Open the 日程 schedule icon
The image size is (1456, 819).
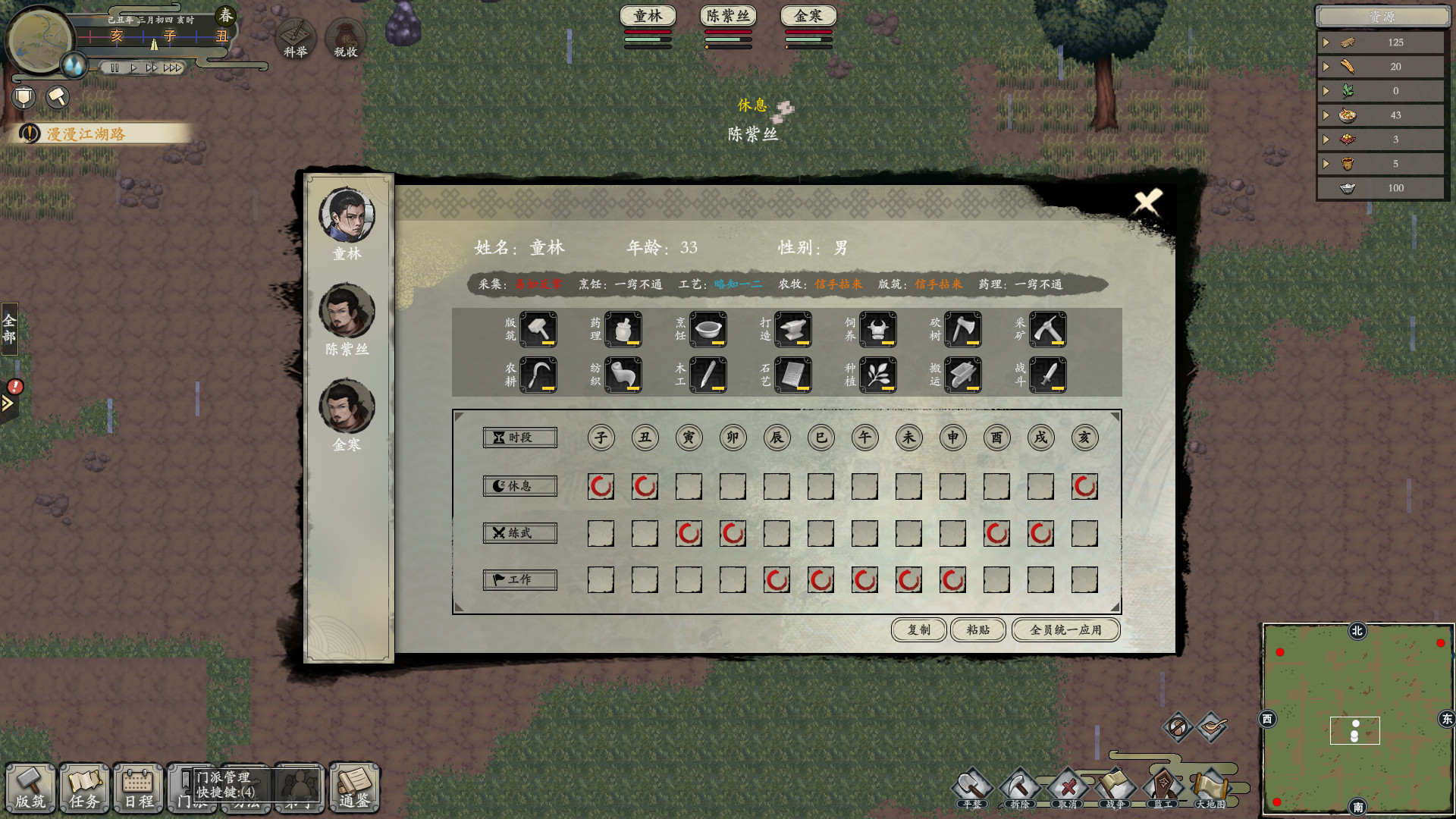click(137, 789)
